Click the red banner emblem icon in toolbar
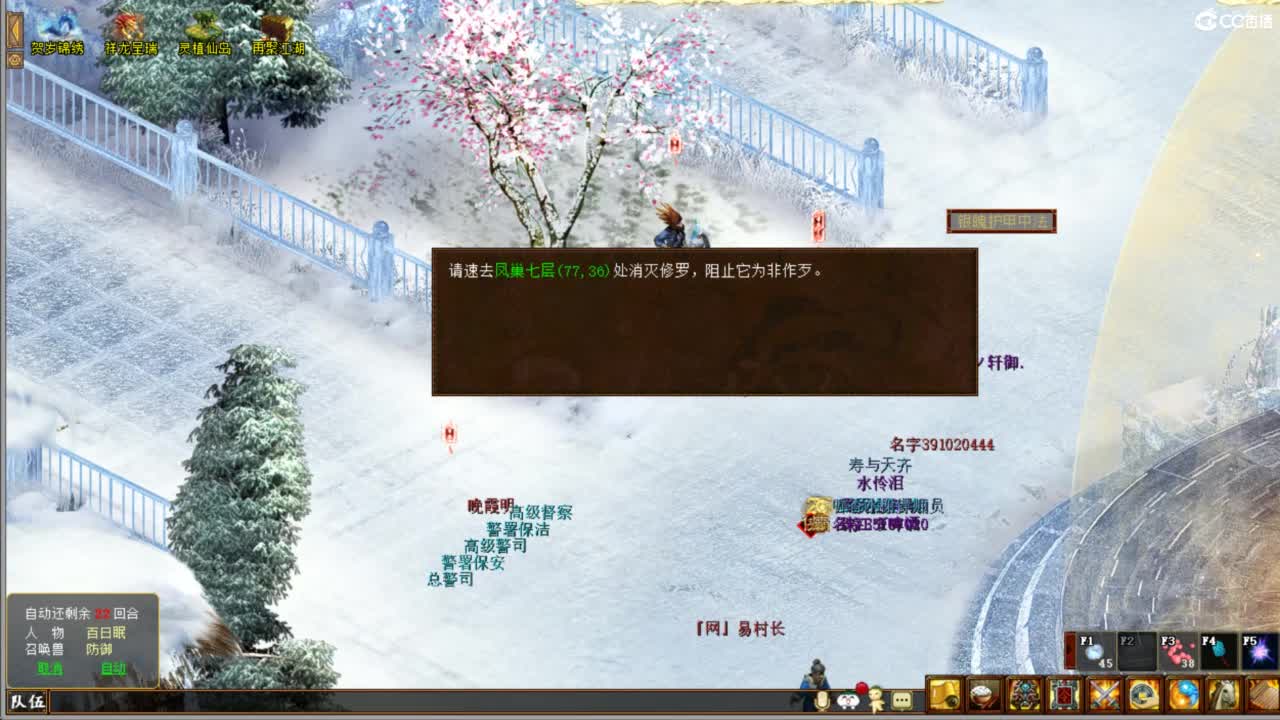 [x=1062, y=695]
